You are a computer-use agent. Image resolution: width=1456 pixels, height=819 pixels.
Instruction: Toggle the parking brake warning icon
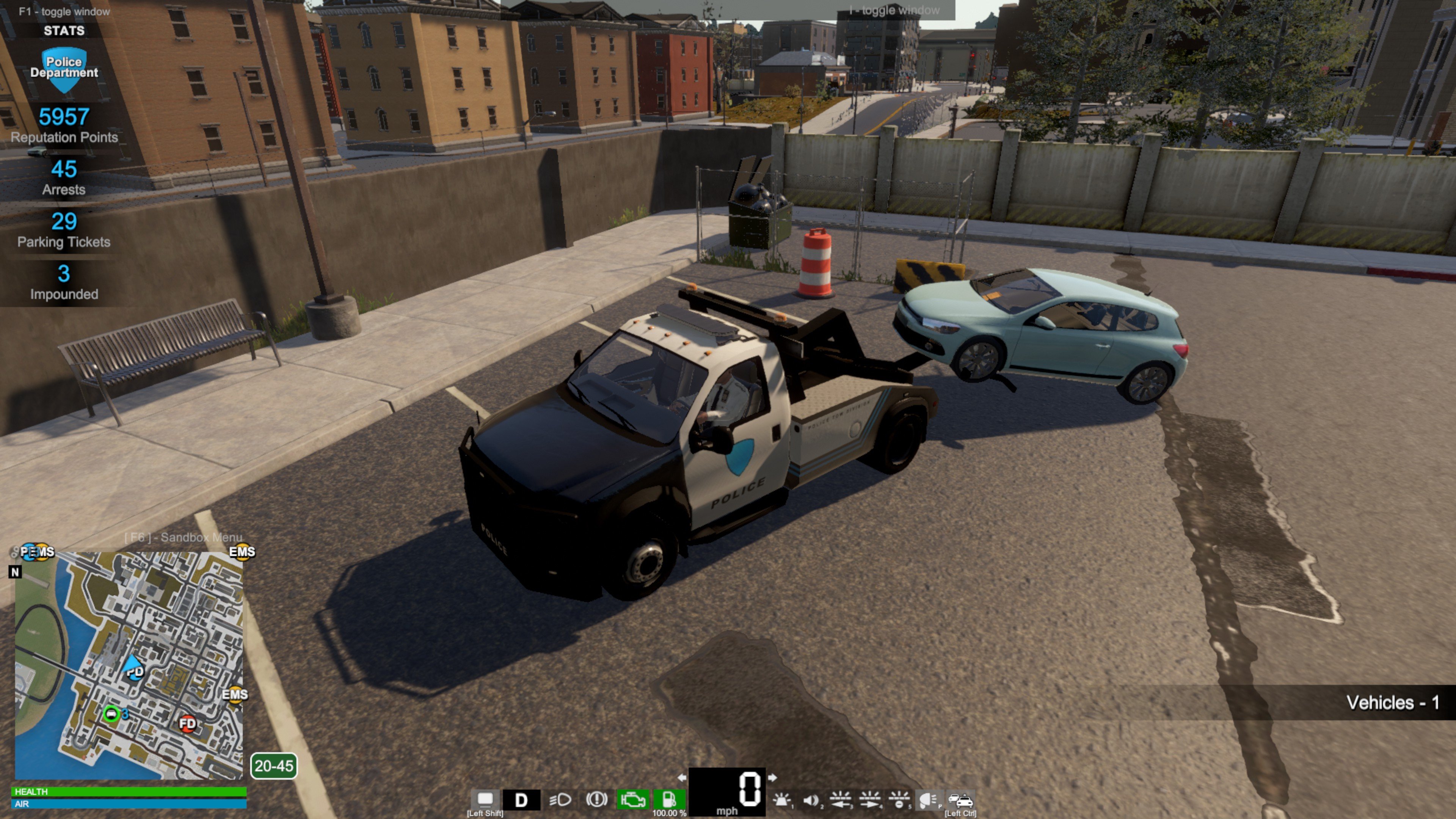(x=596, y=799)
